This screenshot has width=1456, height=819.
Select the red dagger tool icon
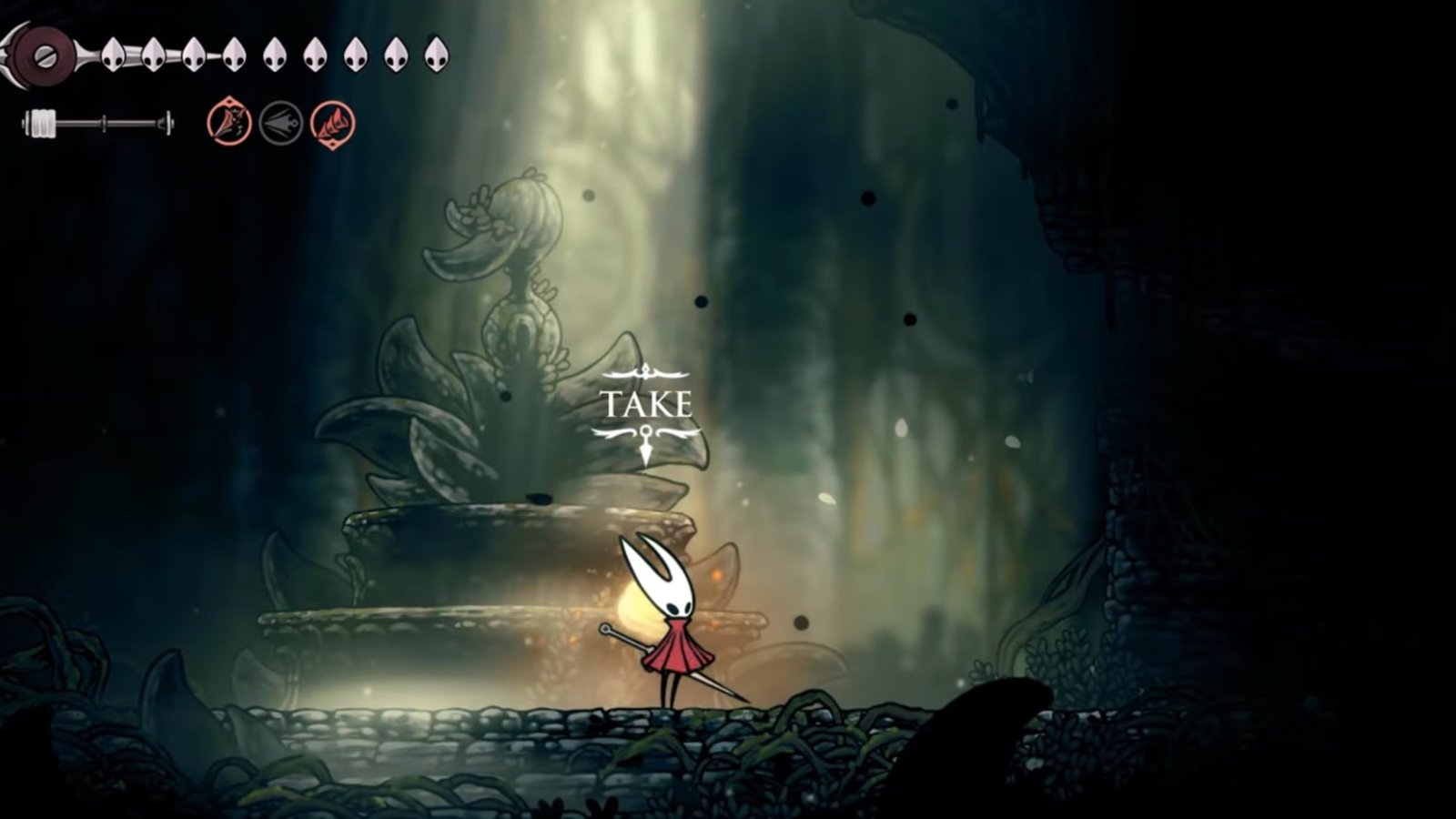228,123
